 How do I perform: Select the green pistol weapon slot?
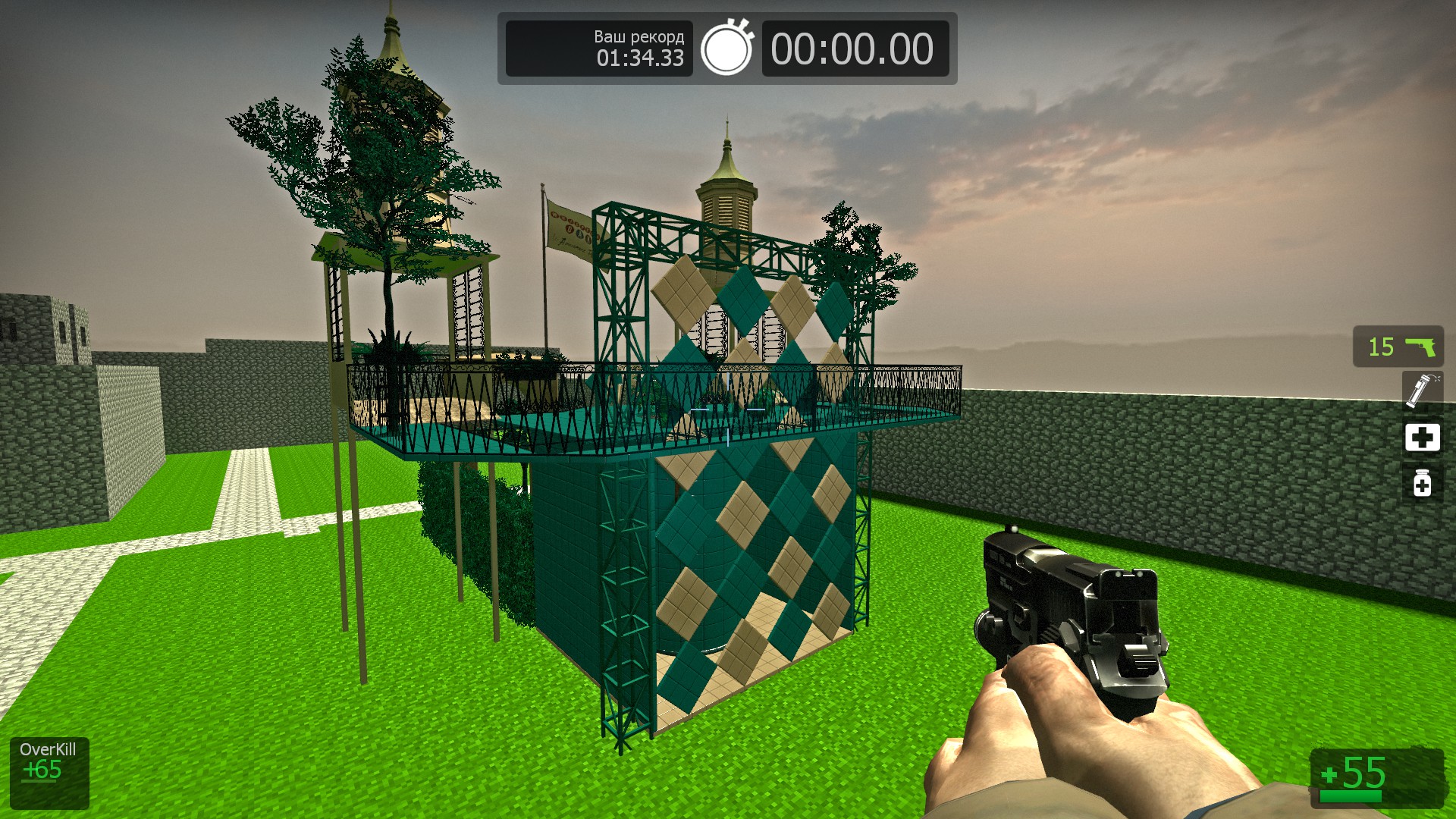pyautogui.click(x=1398, y=347)
